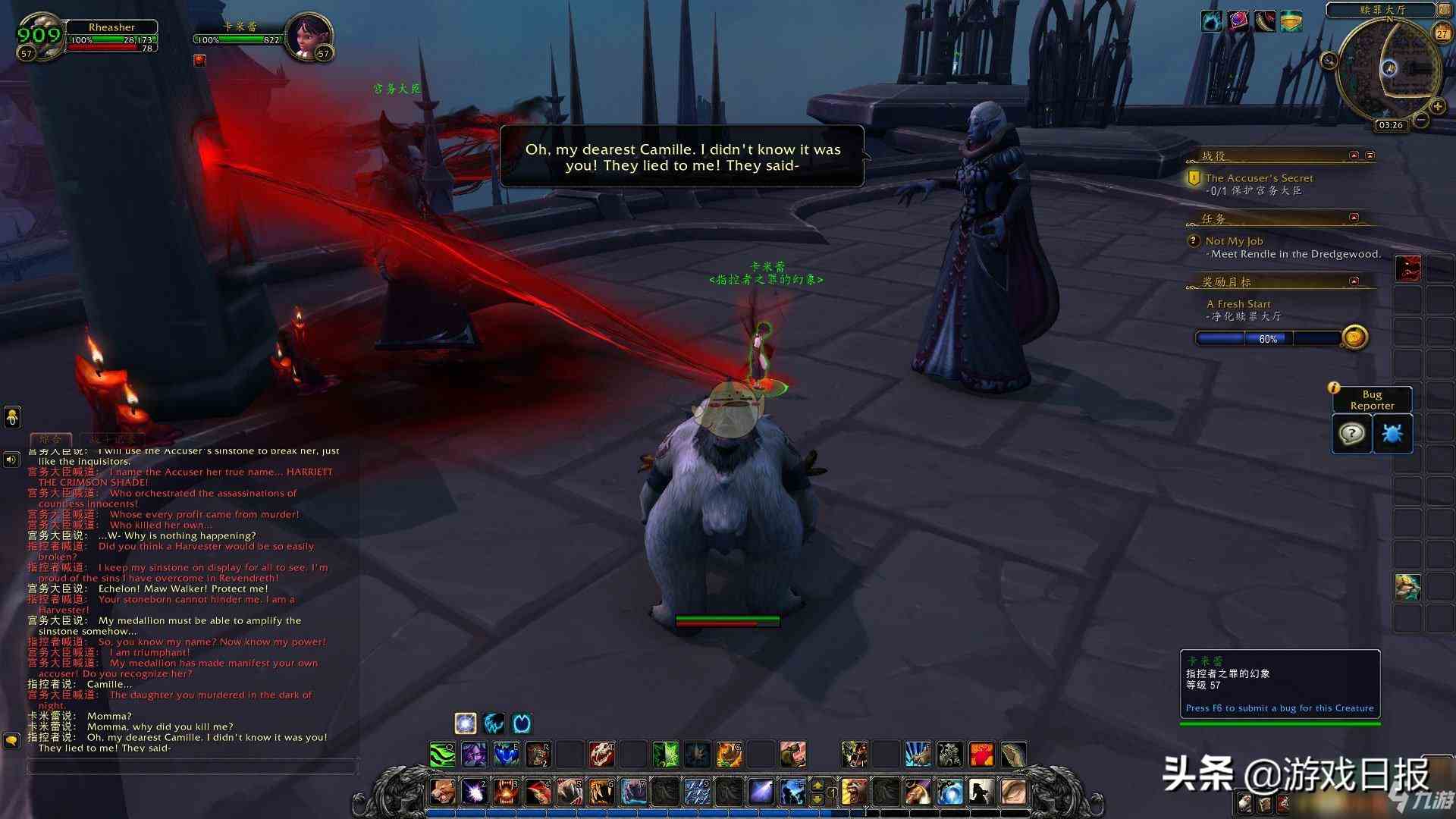Viewport: 1456px width, 819px height.
Task: Activate the roaring red maw ability slot 3
Action: point(507,792)
